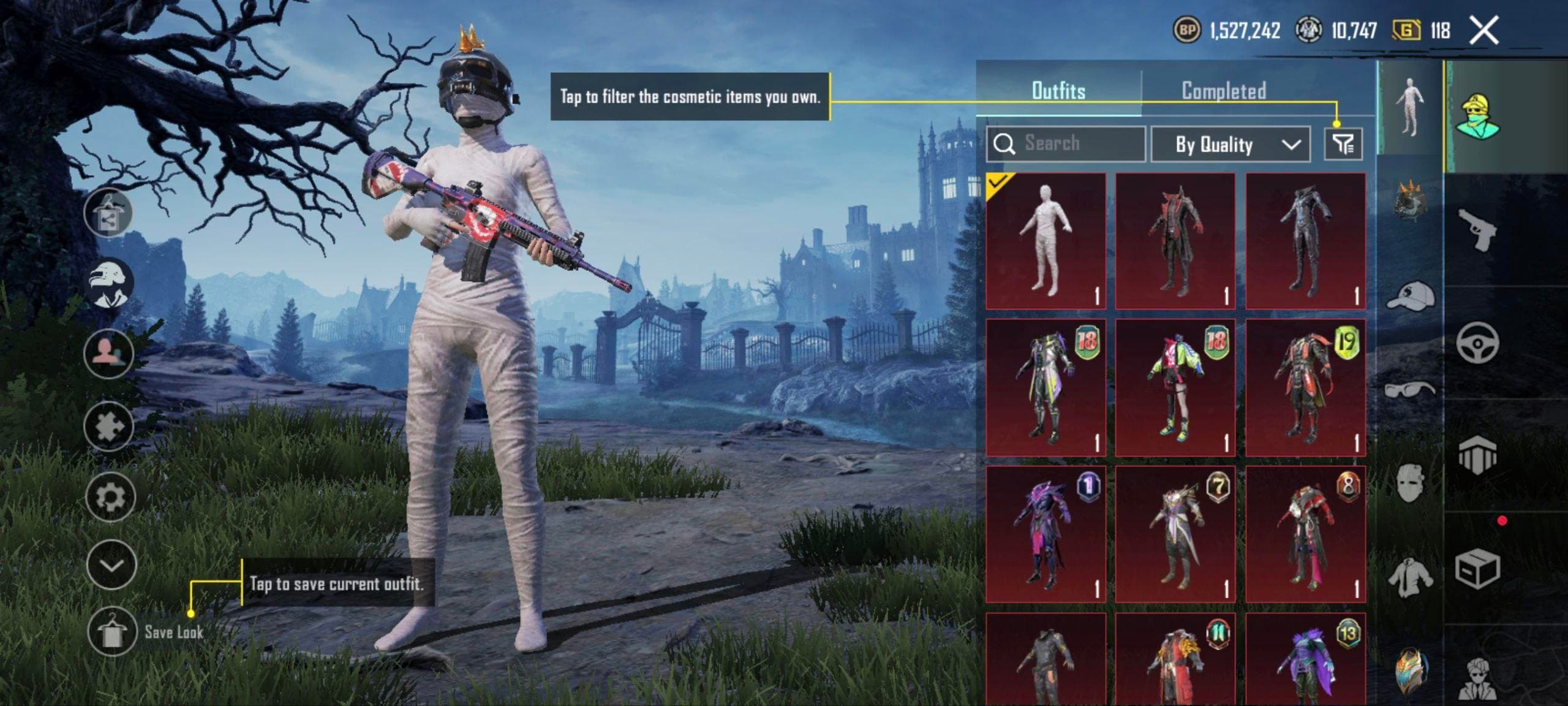This screenshot has height=706, width=1568.
Task: Pick the outfit with badge 19
Action: pos(1305,387)
